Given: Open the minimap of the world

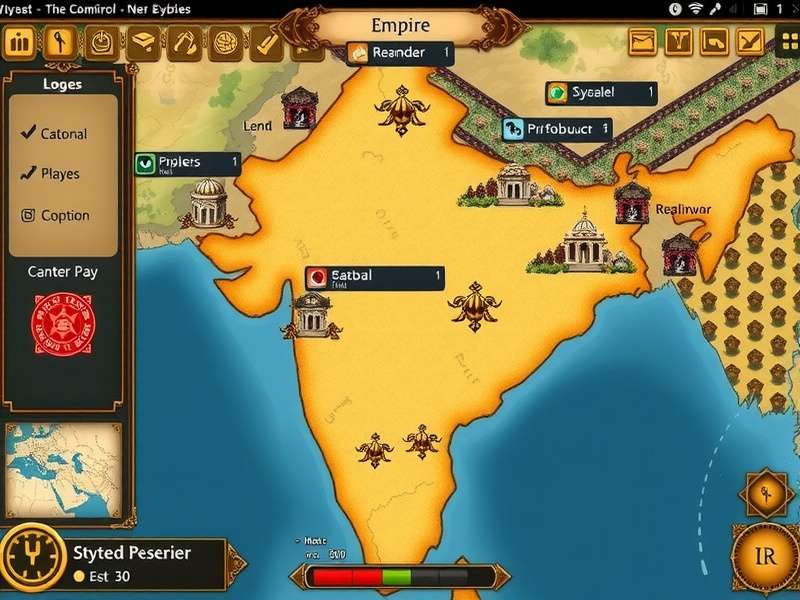Looking at the screenshot, I should point(64,468).
